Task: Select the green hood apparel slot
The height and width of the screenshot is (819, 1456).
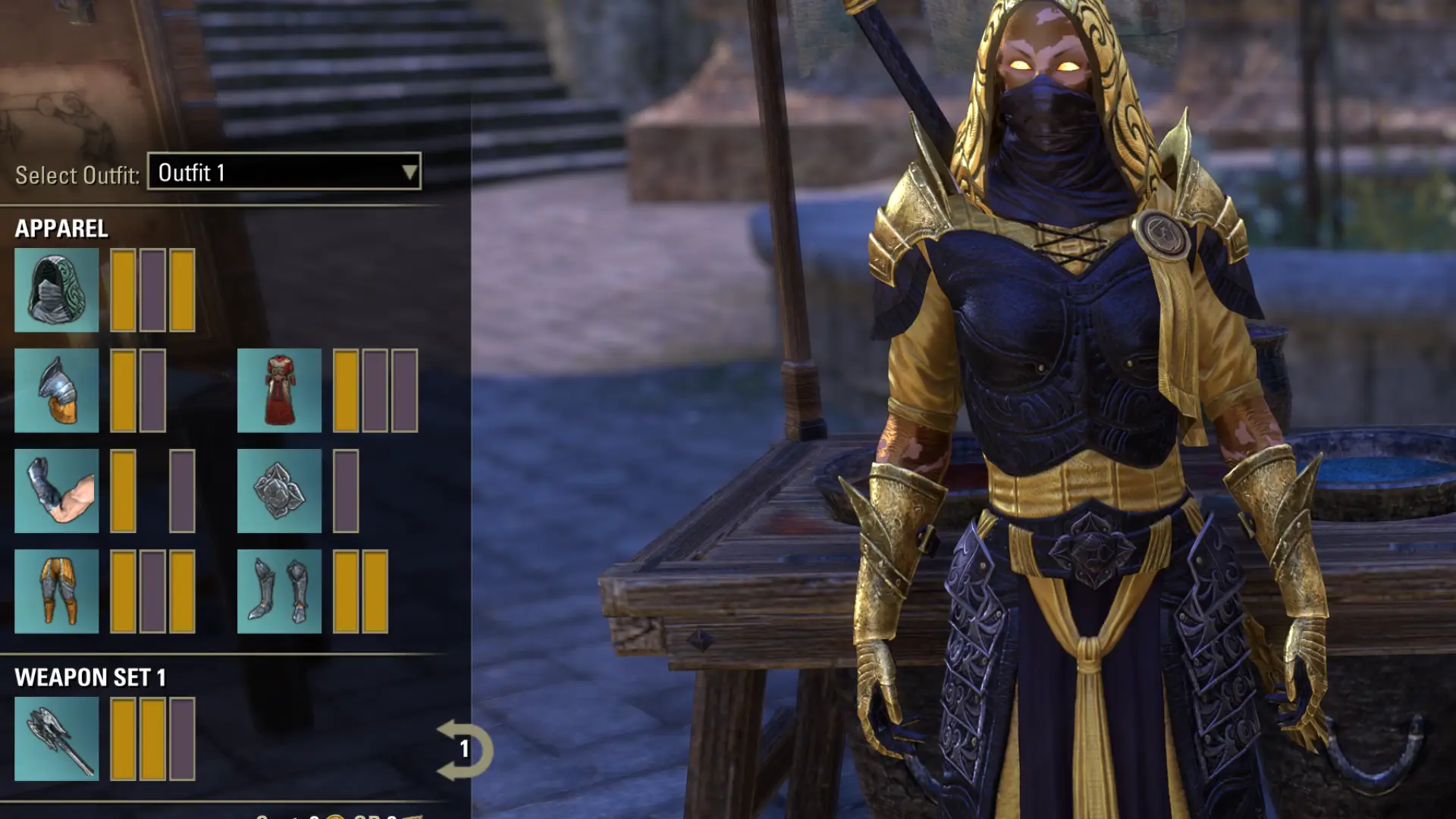Action: point(56,290)
